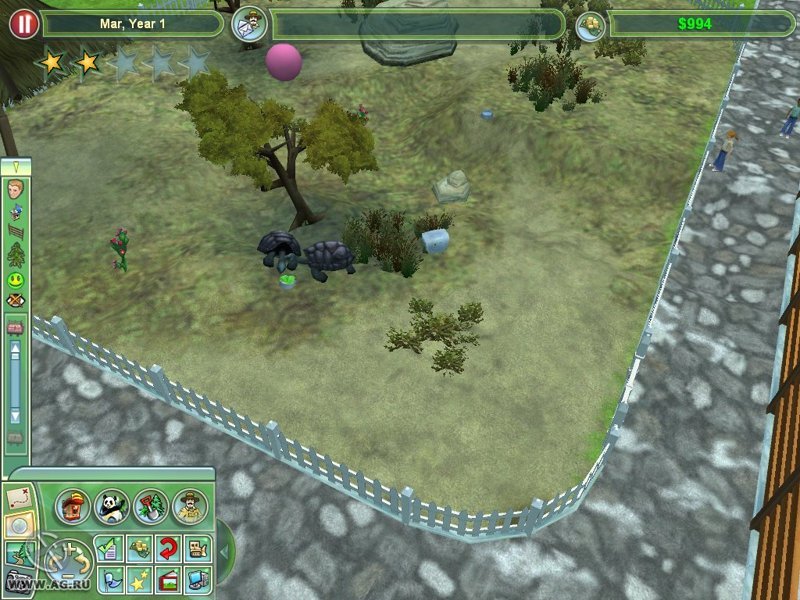800x600 pixels.
Task: Click the red undo arrow button
Action: [168, 547]
